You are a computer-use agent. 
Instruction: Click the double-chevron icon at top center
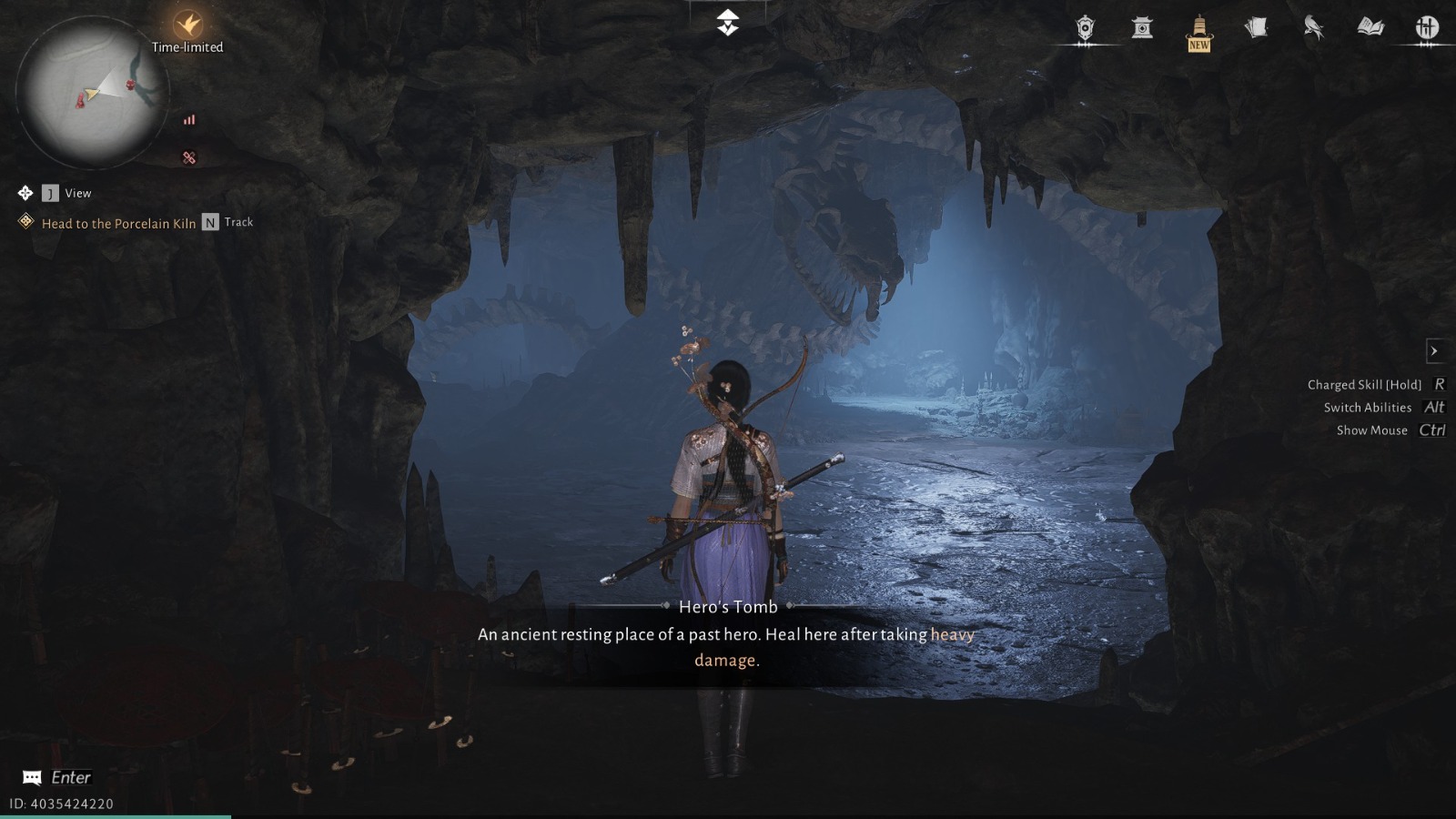point(728,23)
